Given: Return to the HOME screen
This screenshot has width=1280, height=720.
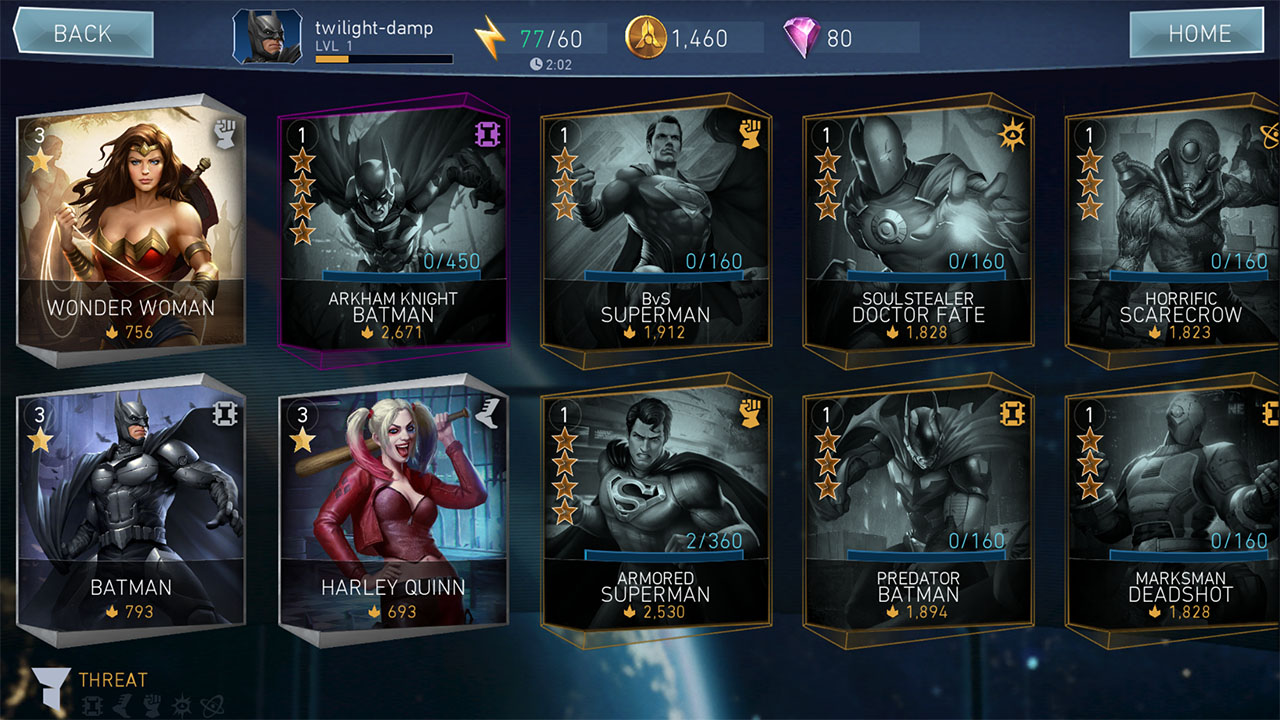Looking at the screenshot, I should pos(1199,34).
